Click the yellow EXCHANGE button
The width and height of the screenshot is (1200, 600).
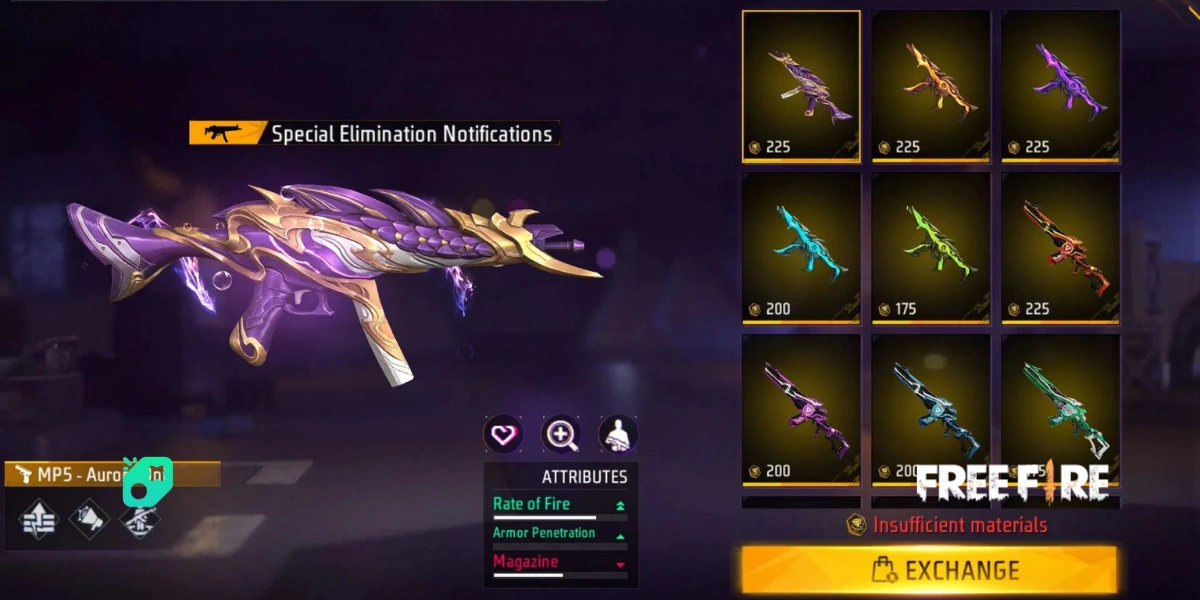929,569
